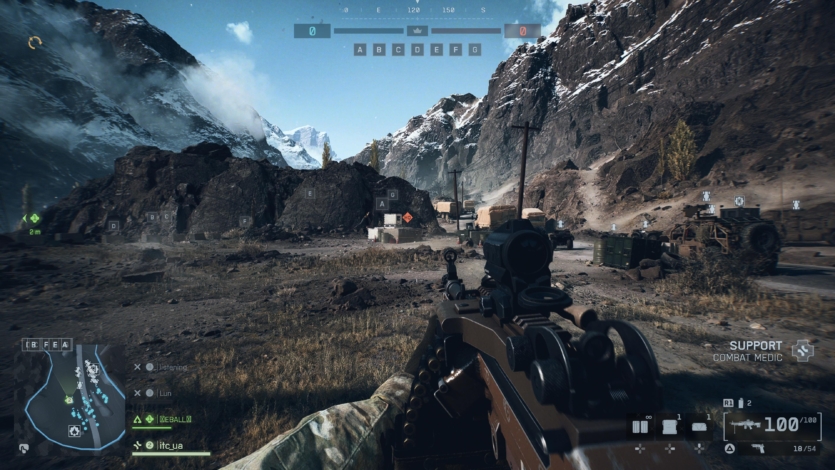Screen dimensions: 835x470
Task: Select the supply pouch gadget slot
Action: pyautogui.click(x=700, y=427)
